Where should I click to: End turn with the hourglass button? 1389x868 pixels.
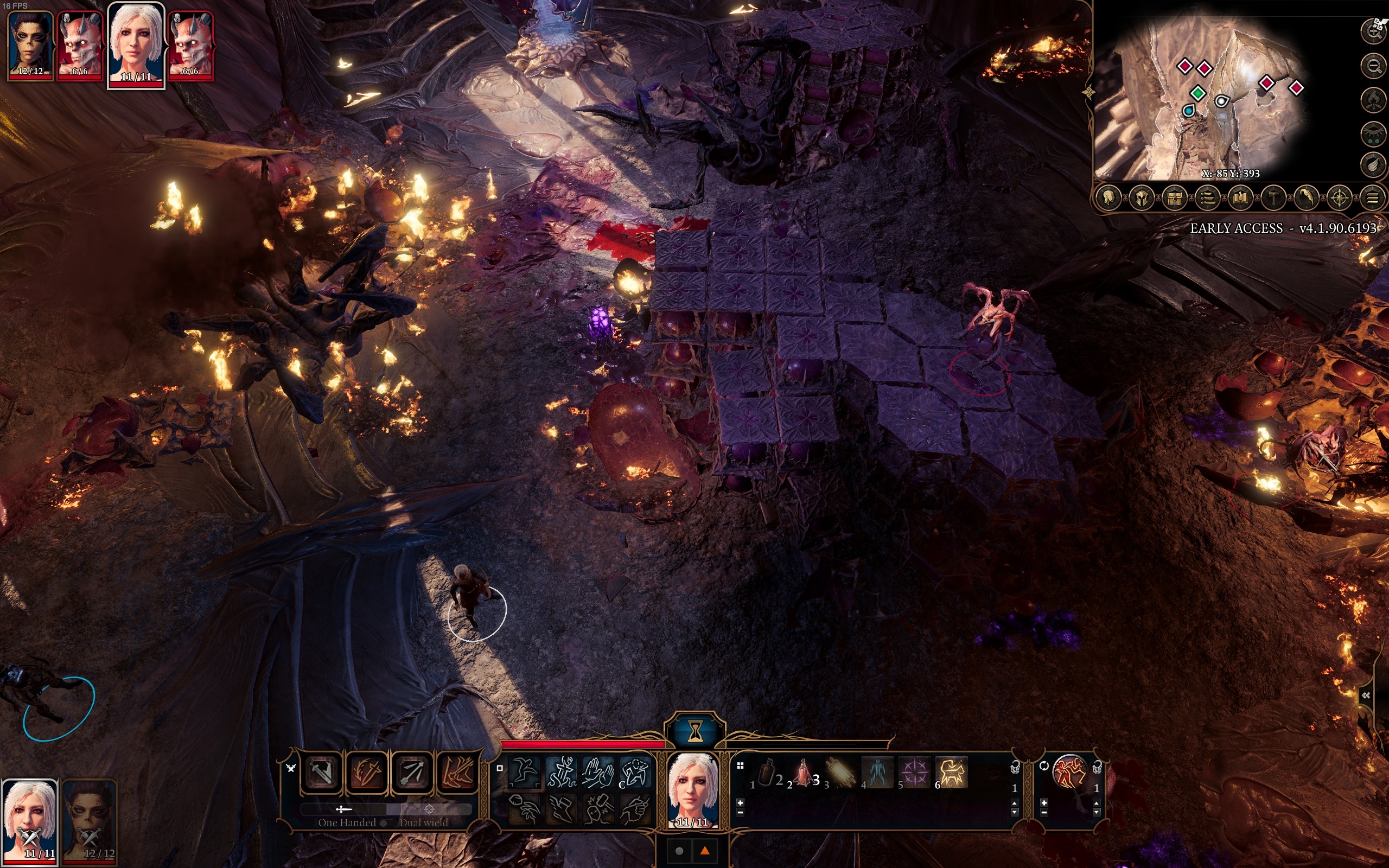(695, 731)
